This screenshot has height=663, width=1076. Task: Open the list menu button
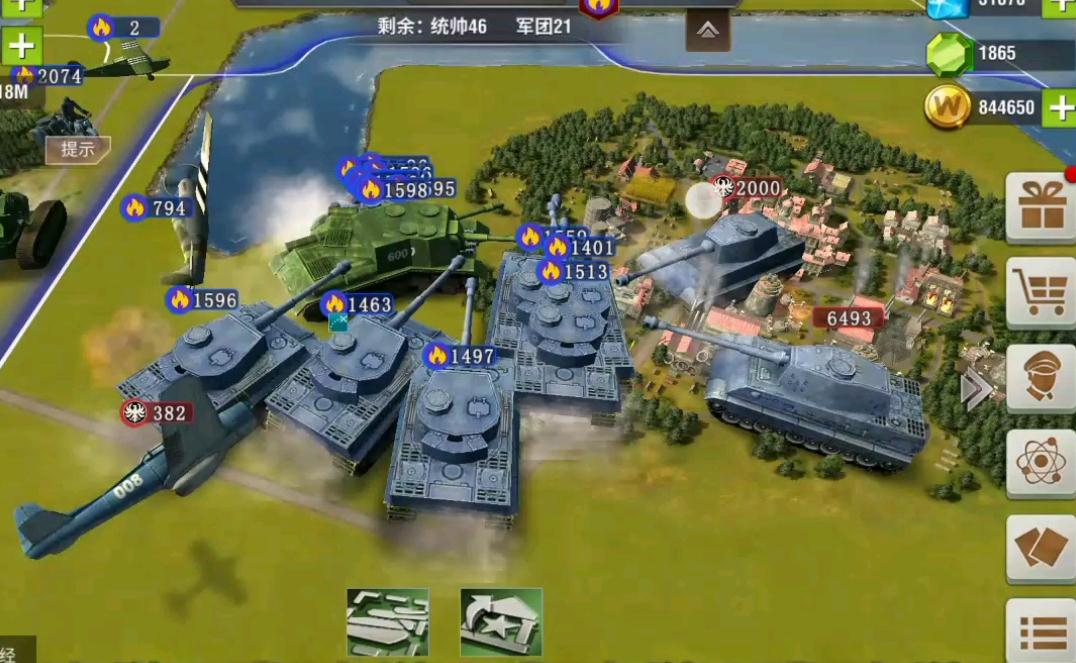[1039, 630]
